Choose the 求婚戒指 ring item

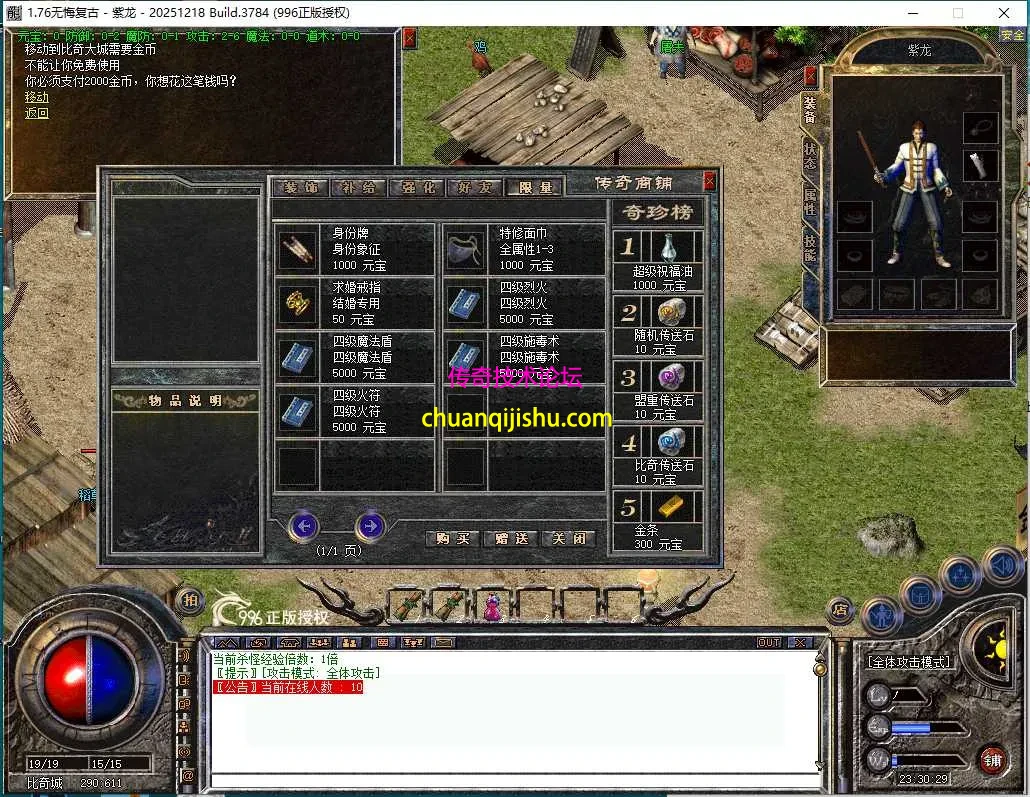tap(355, 303)
